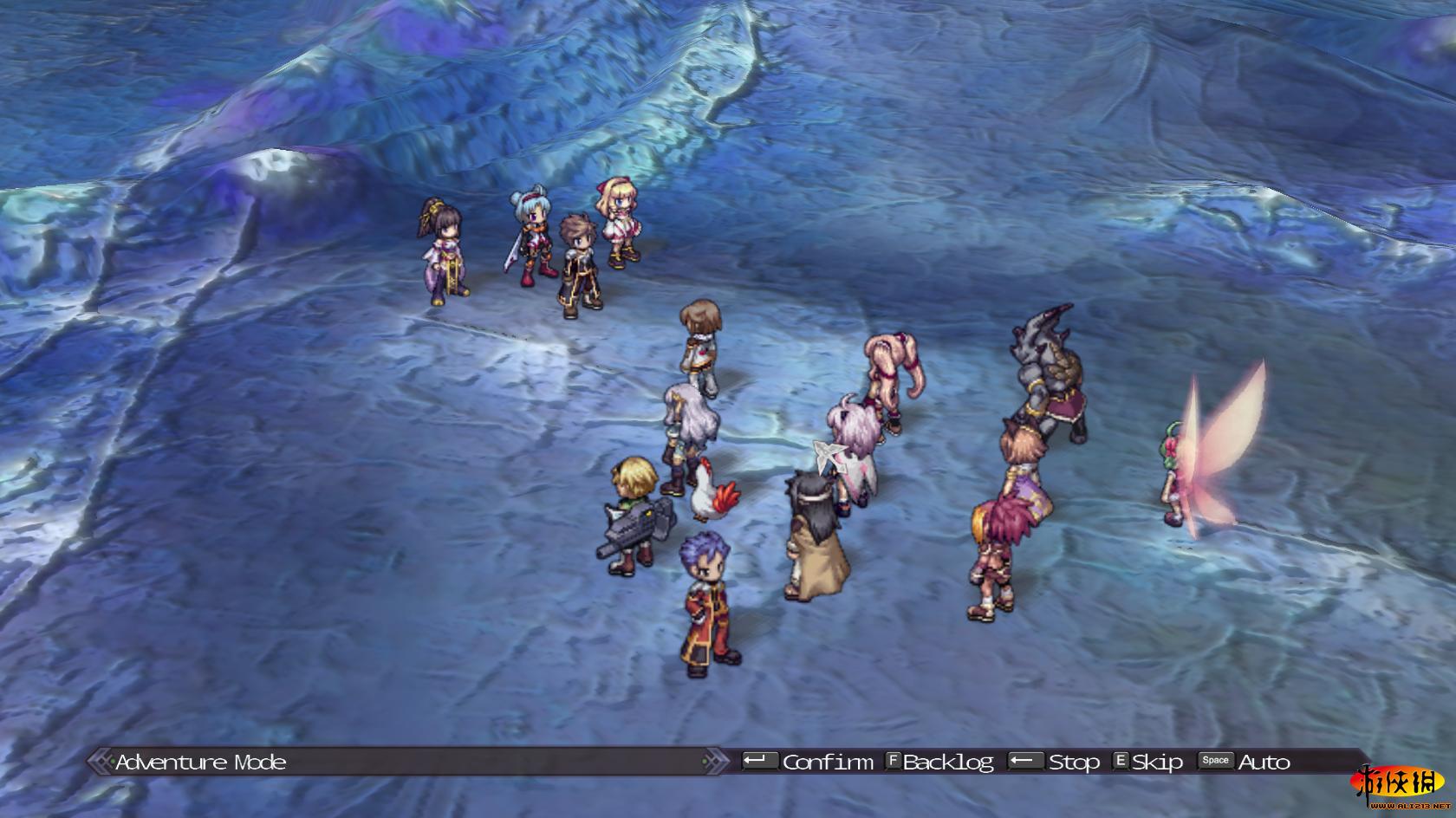
Task: Skip the current scene
Action: [1157, 762]
